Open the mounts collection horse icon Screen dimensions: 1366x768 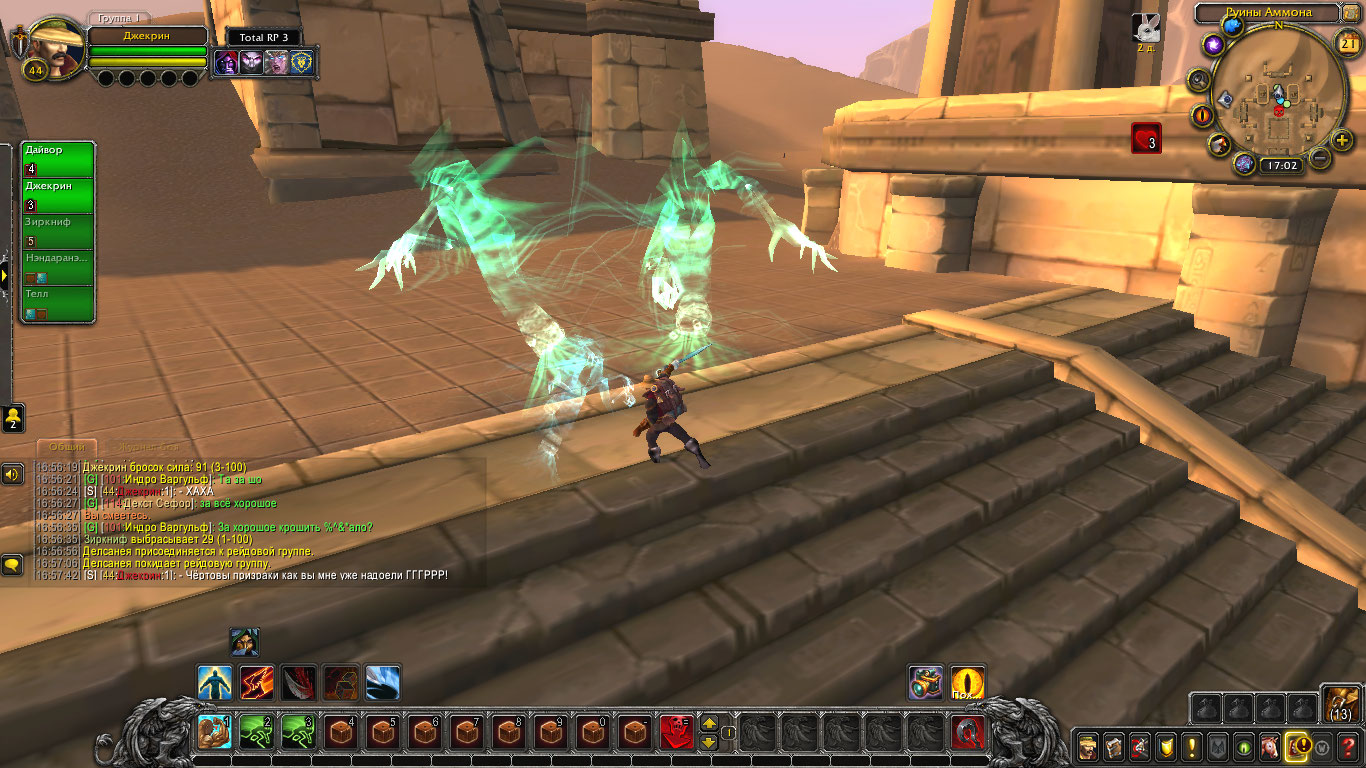pos(1270,746)
